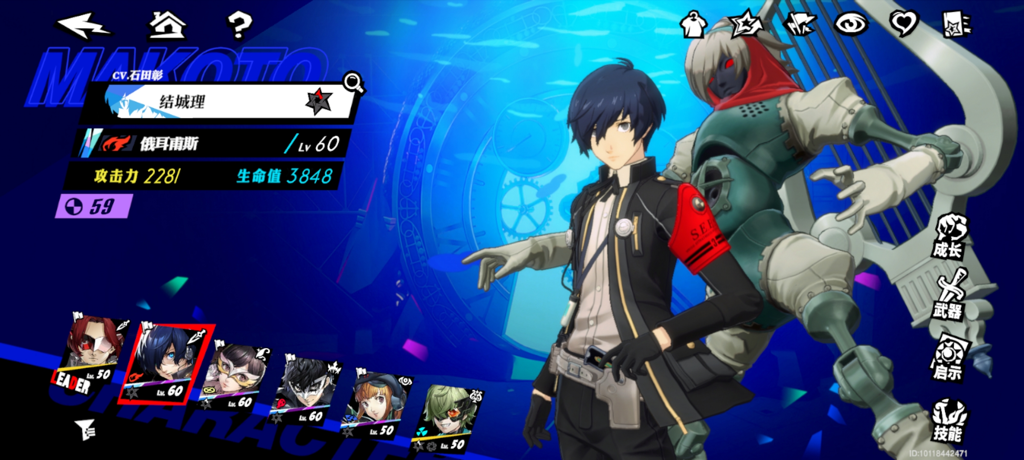
Task: Open the heart icon menu
Action: (904, 24)
